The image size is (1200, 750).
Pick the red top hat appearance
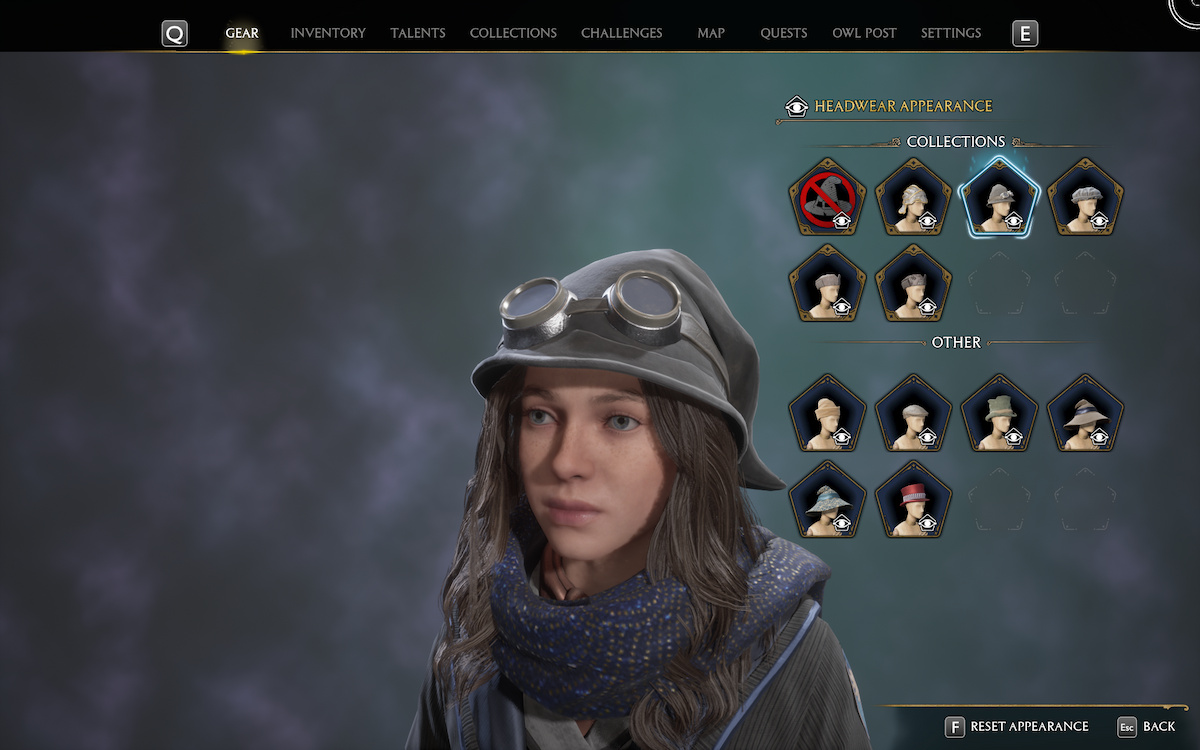(913, 500)
